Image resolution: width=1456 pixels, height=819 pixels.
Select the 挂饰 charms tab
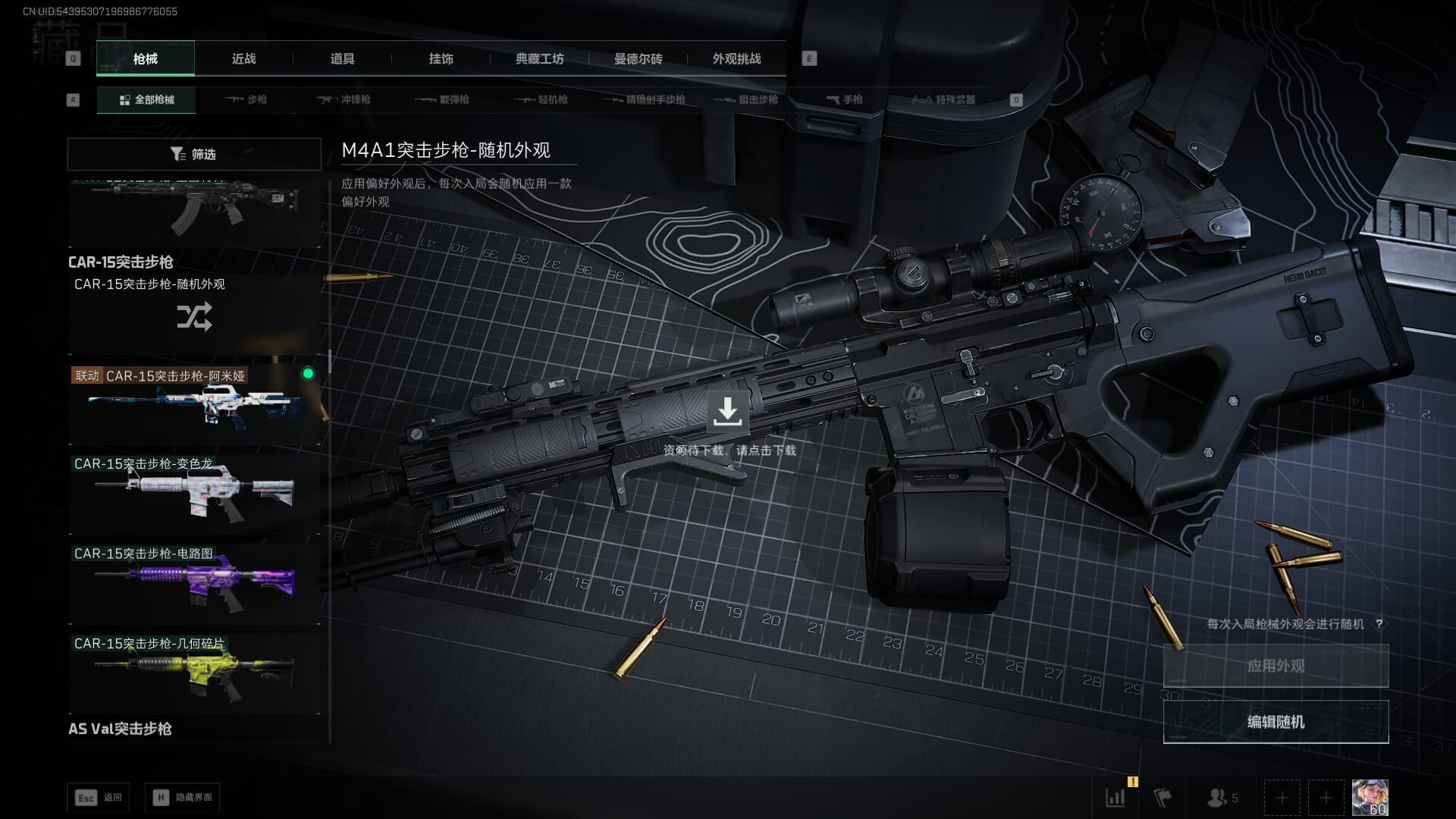(x=441, y=58)
